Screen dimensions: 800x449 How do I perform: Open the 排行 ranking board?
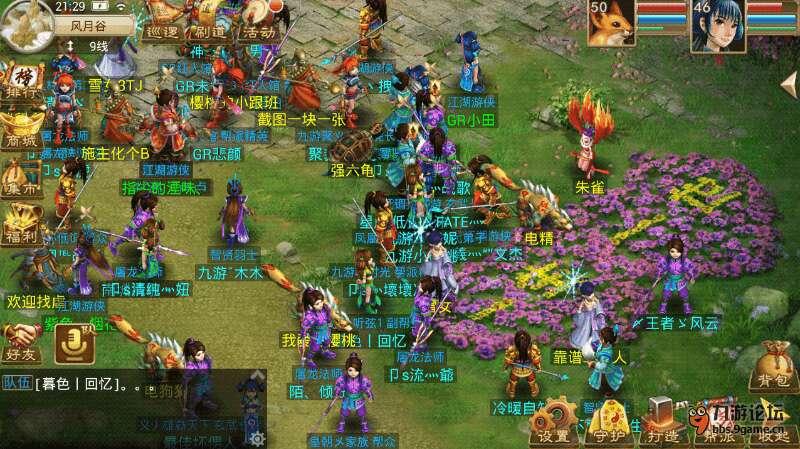pyautogui.click(x=21, y=82)
